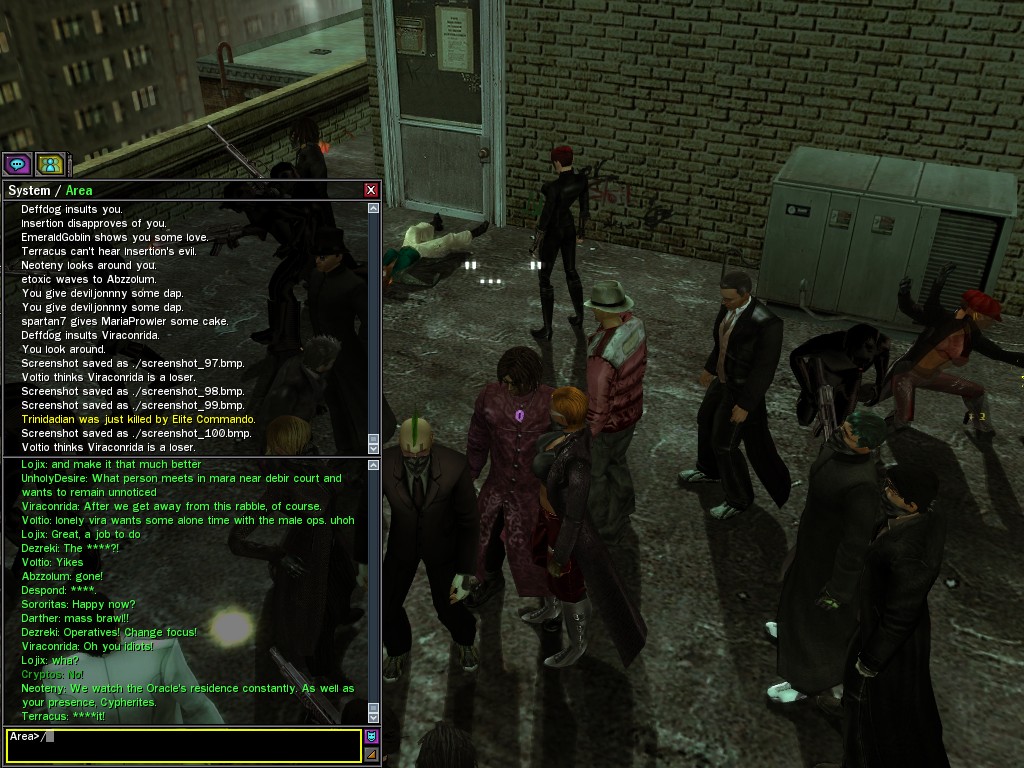Viewport: 1024px width, 768px height.
Task: Open the cat-face emote button
Action: tap(372, 737)
